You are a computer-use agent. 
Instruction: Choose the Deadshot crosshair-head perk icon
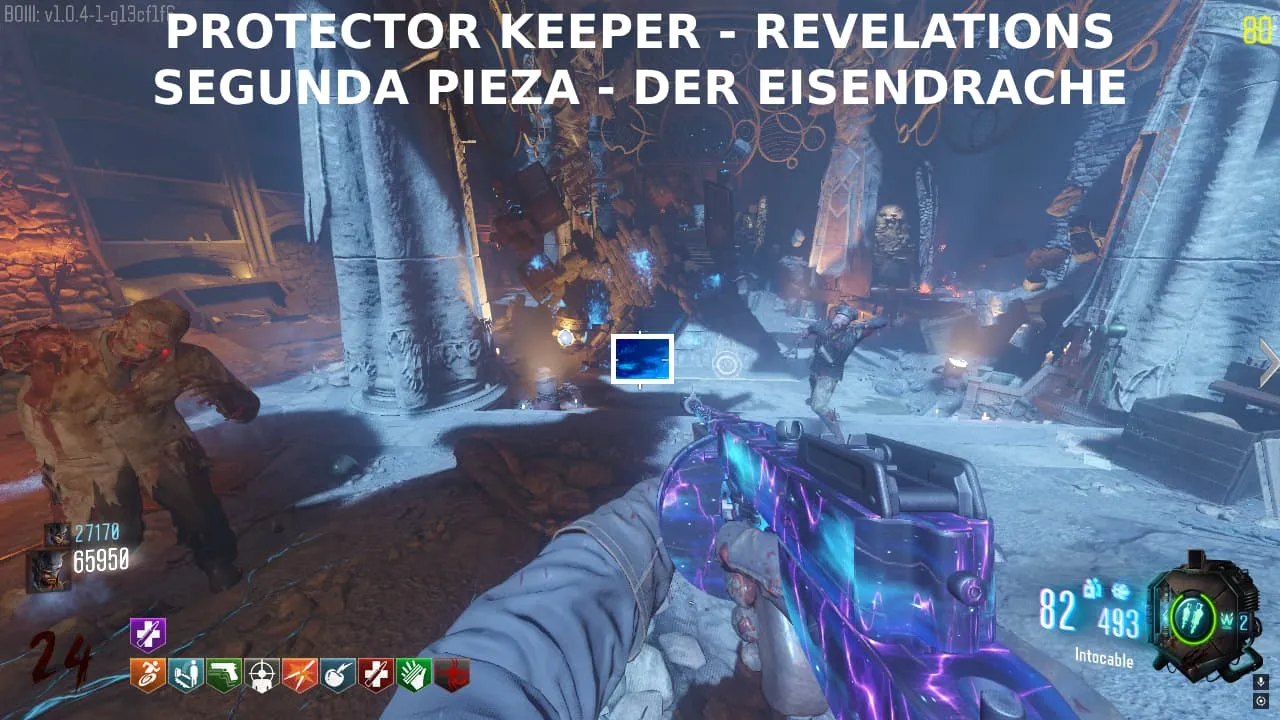pos(262,675)
